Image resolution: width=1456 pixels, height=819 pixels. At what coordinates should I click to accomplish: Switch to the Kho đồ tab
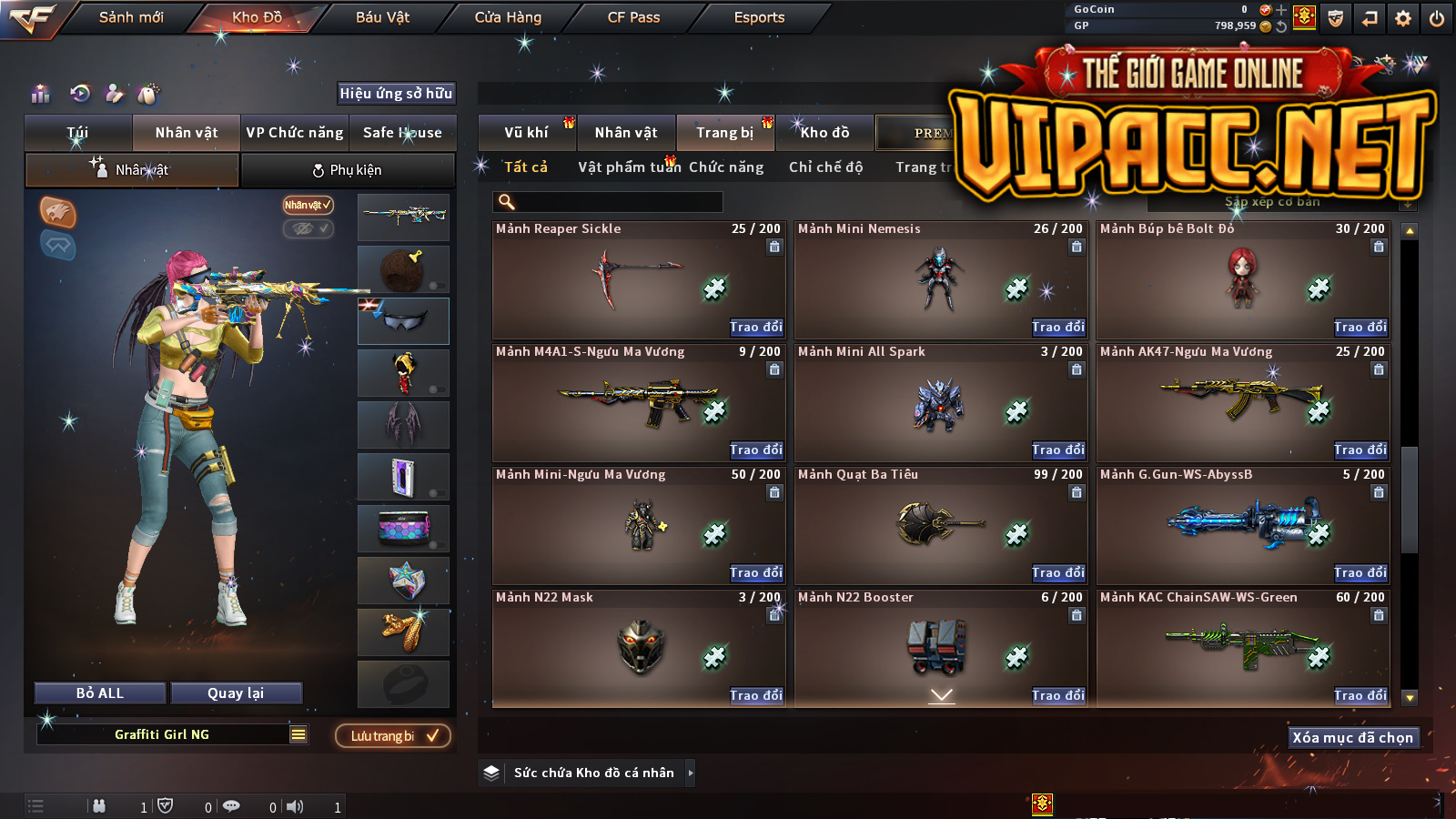pyautogui.click(x=824, y=133)
